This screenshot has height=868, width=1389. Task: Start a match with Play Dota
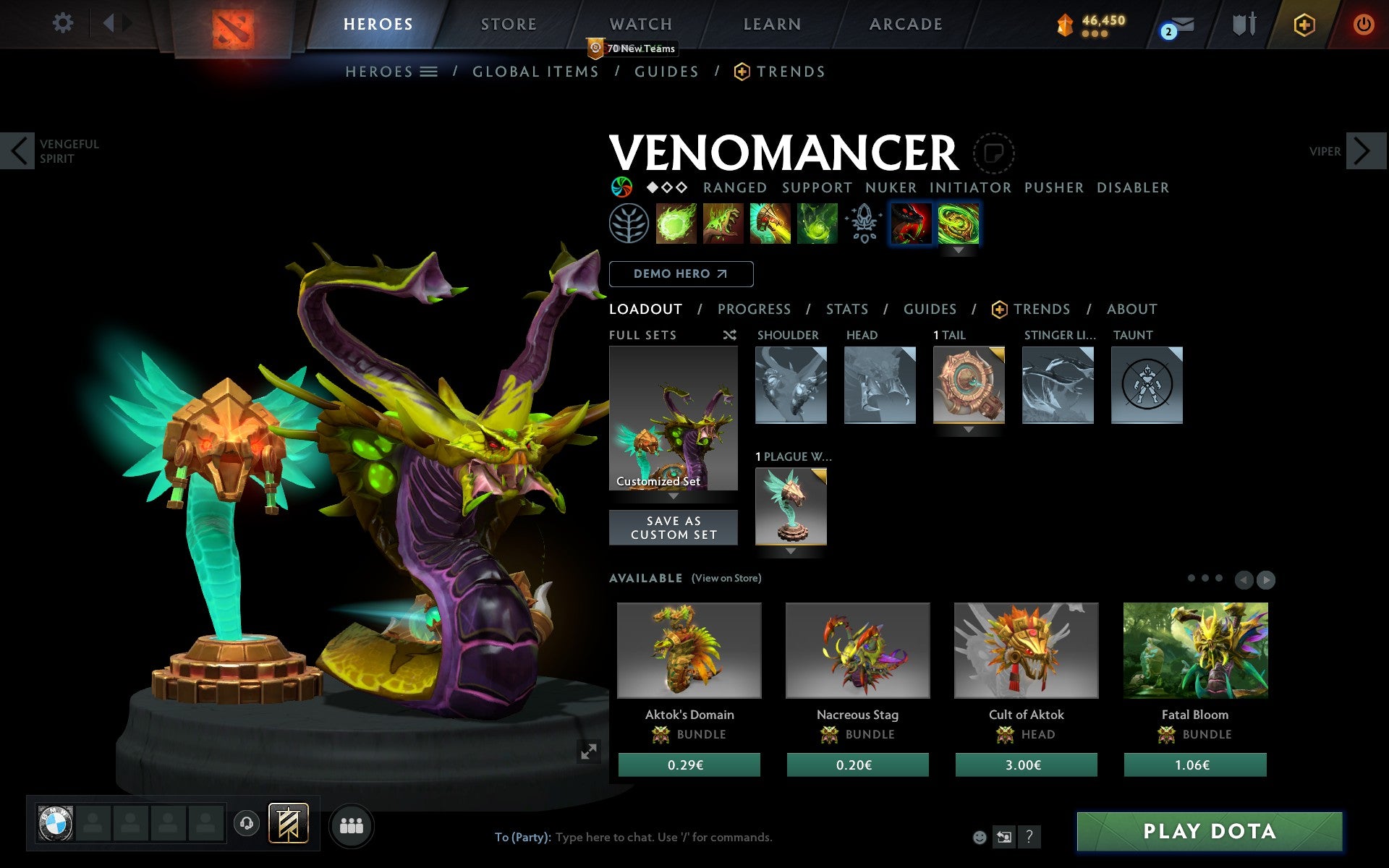[1209, 831]
